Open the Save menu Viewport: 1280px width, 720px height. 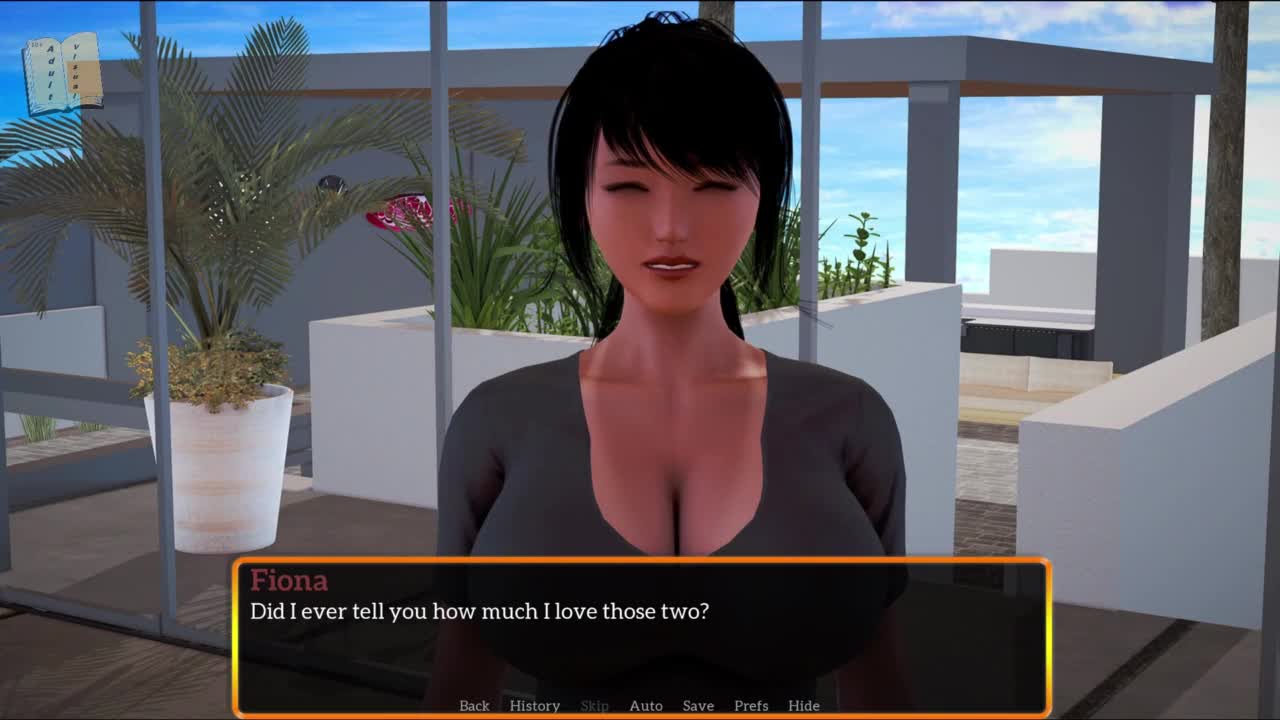point(698,705)
